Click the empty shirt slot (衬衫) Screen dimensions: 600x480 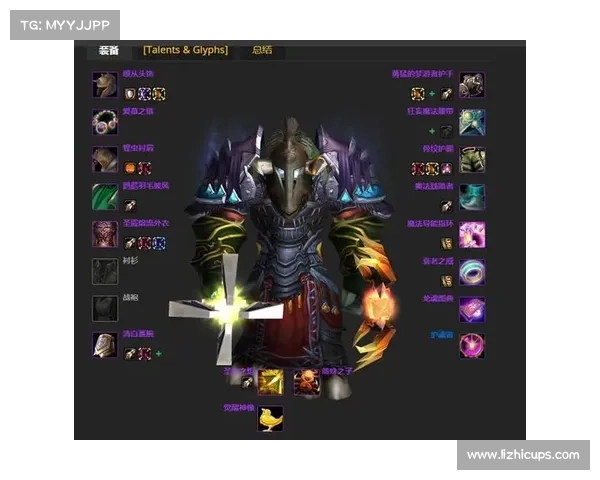pyautogui.click(x=105, y=271)
